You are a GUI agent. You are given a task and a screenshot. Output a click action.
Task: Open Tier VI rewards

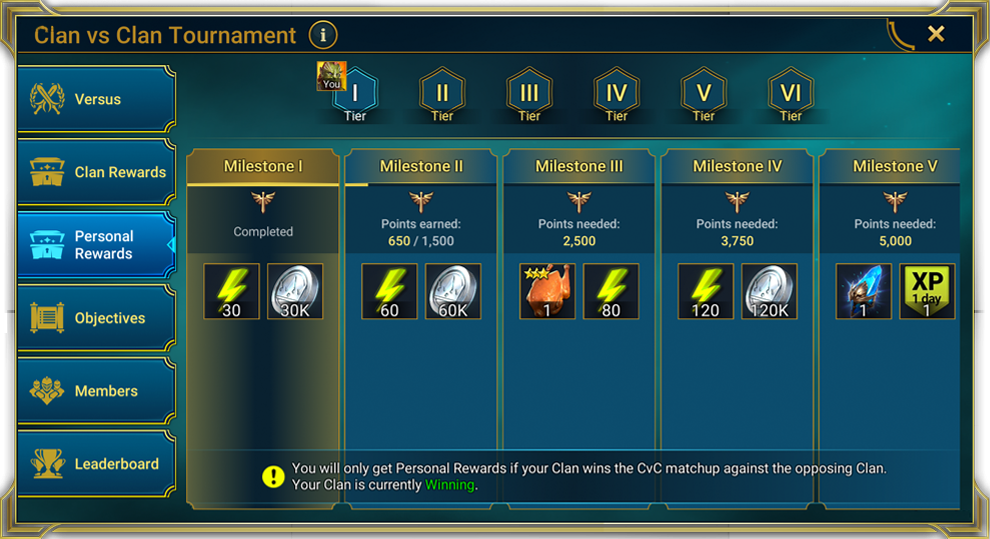790,94
